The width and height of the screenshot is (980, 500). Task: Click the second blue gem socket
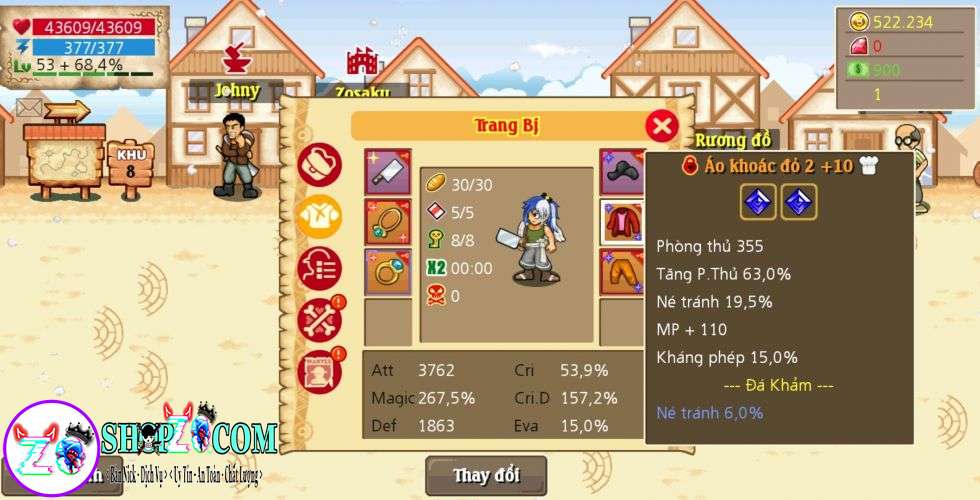coord(799,202)
